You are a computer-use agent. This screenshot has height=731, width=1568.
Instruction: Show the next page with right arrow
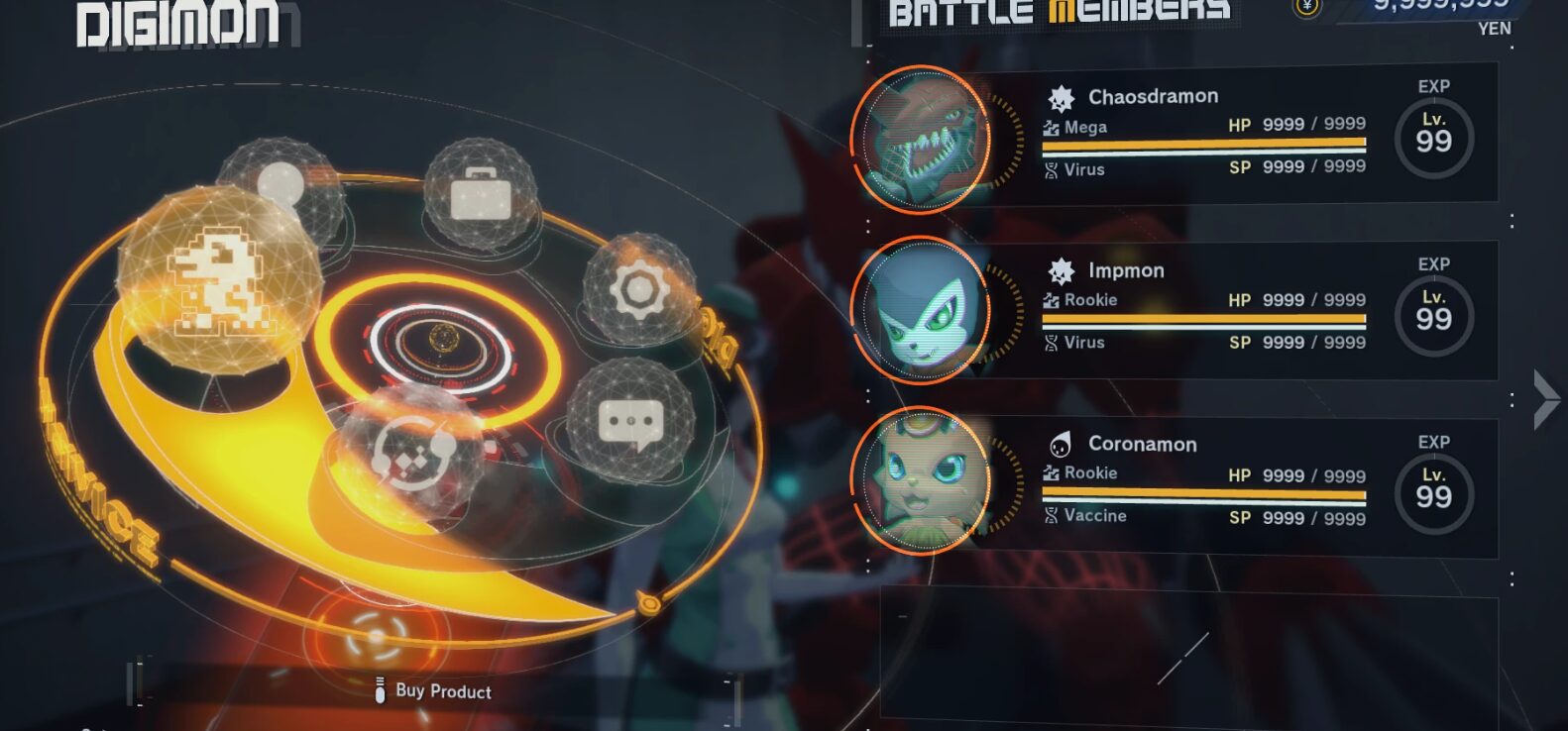click(x=1544, y=399)
